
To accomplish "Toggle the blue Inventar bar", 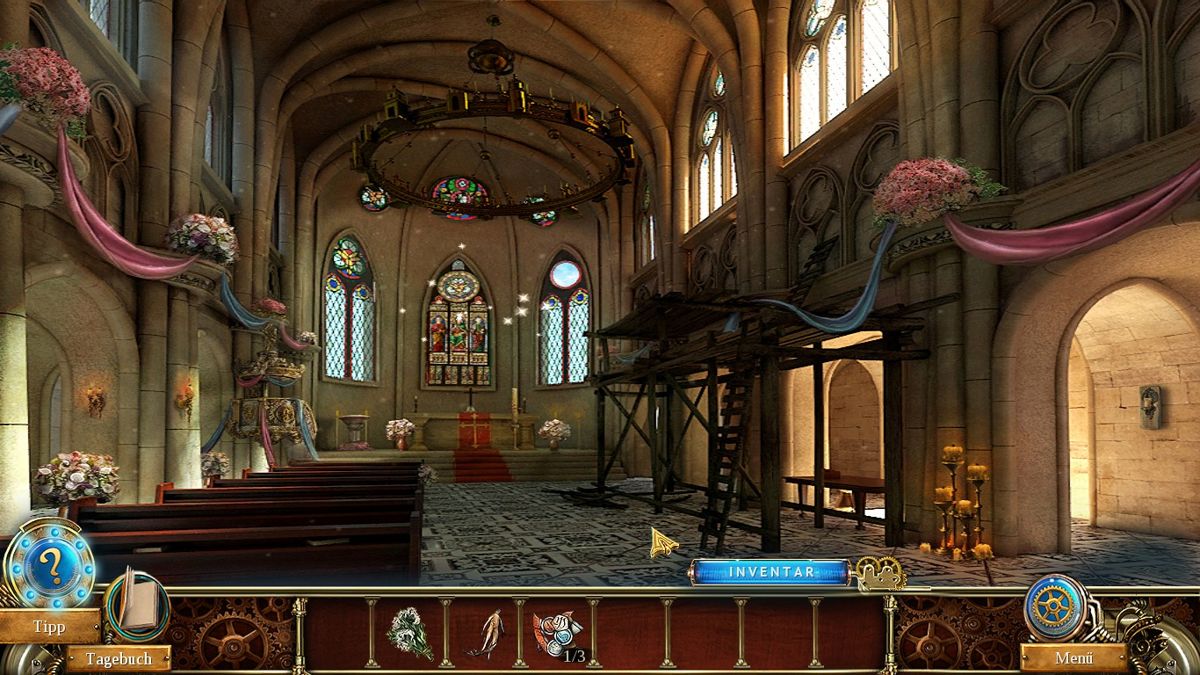I will tap(770, 572).
